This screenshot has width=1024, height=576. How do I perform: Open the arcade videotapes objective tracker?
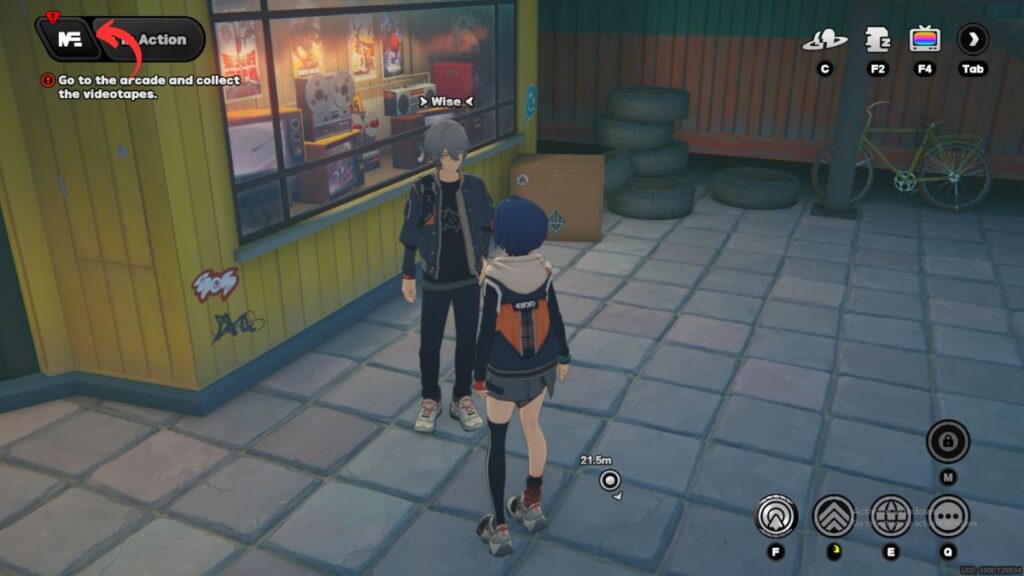[x=138, y=87]
